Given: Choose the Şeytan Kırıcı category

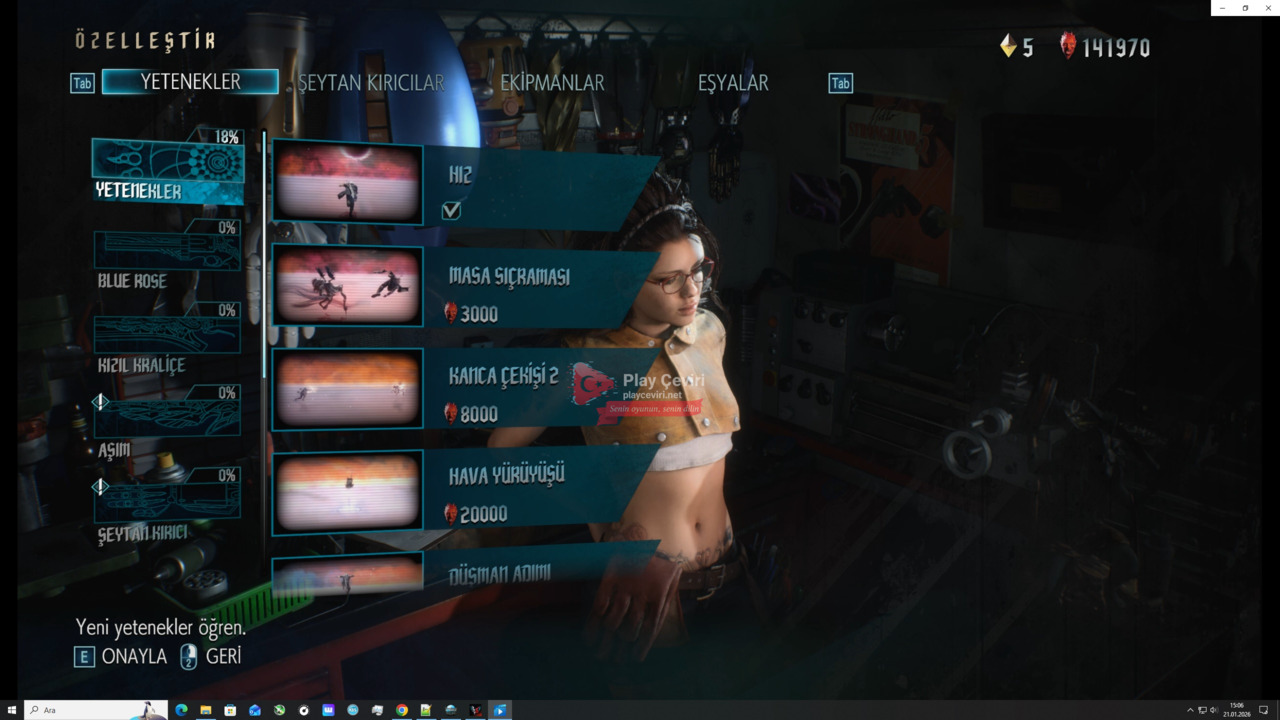Looking at the screenshot, I should tap(167, 508).
